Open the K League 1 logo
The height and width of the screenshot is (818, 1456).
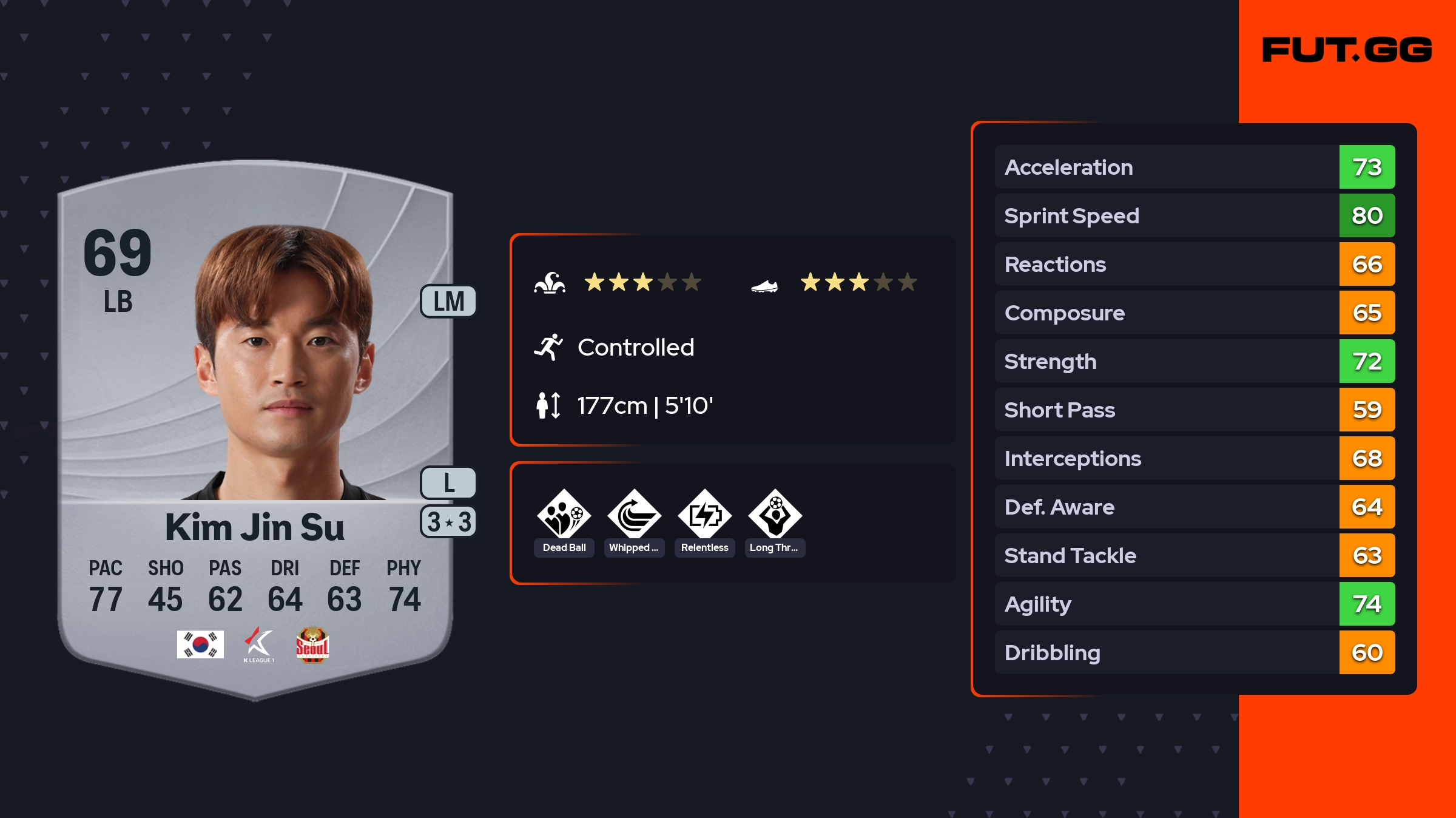(258, 644)
